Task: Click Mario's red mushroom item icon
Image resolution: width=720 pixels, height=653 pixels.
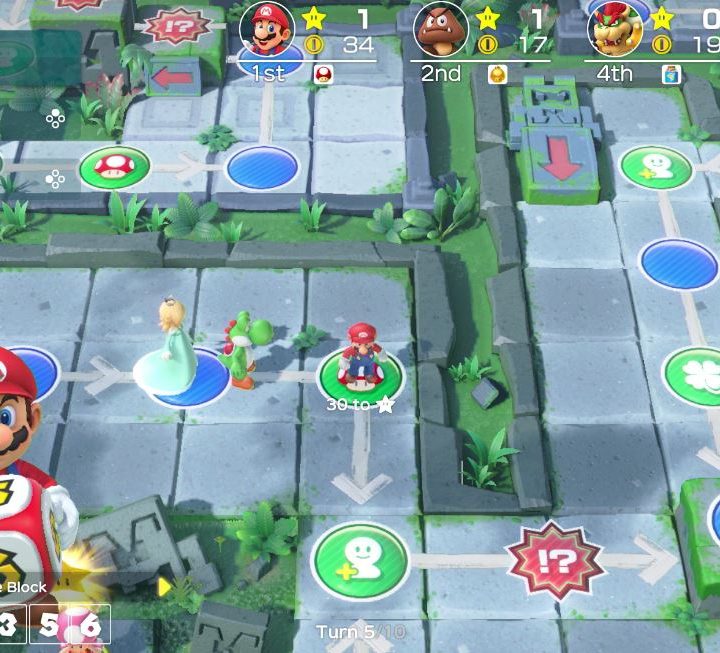Action: click(x=324, y=73)
